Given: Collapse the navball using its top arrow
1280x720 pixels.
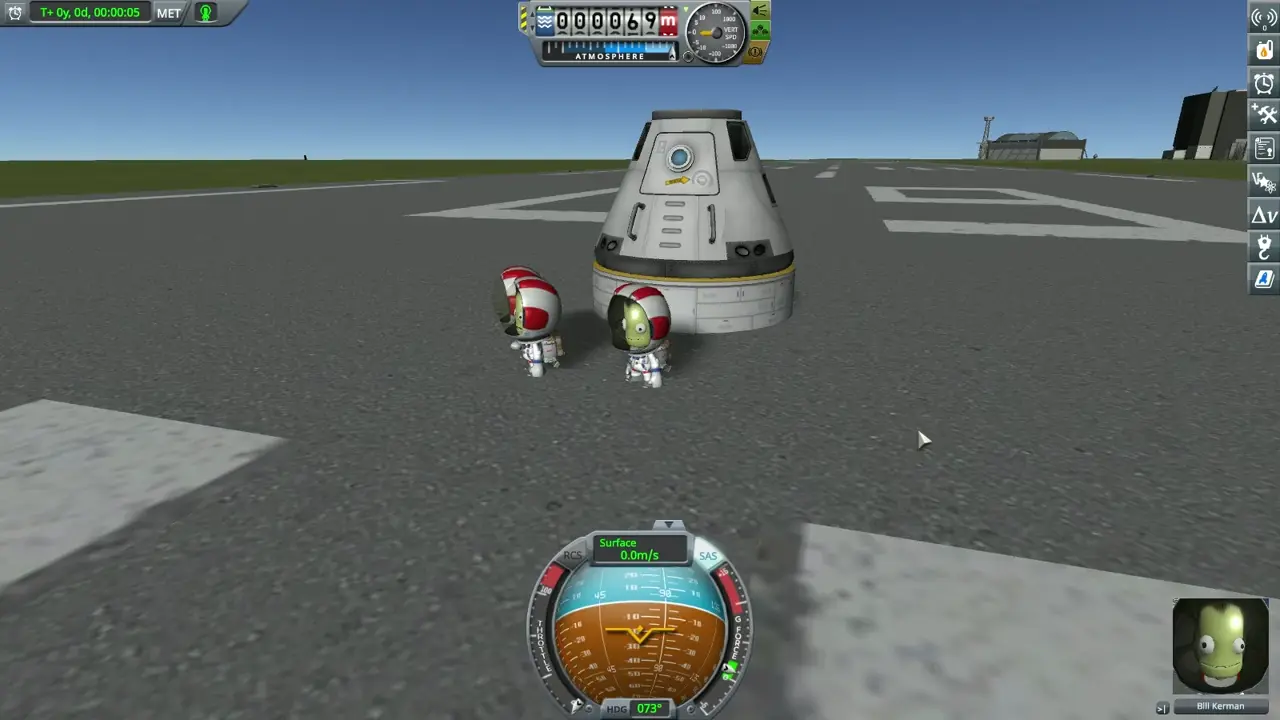Looking at the screenshot, I should pos(669,524).
